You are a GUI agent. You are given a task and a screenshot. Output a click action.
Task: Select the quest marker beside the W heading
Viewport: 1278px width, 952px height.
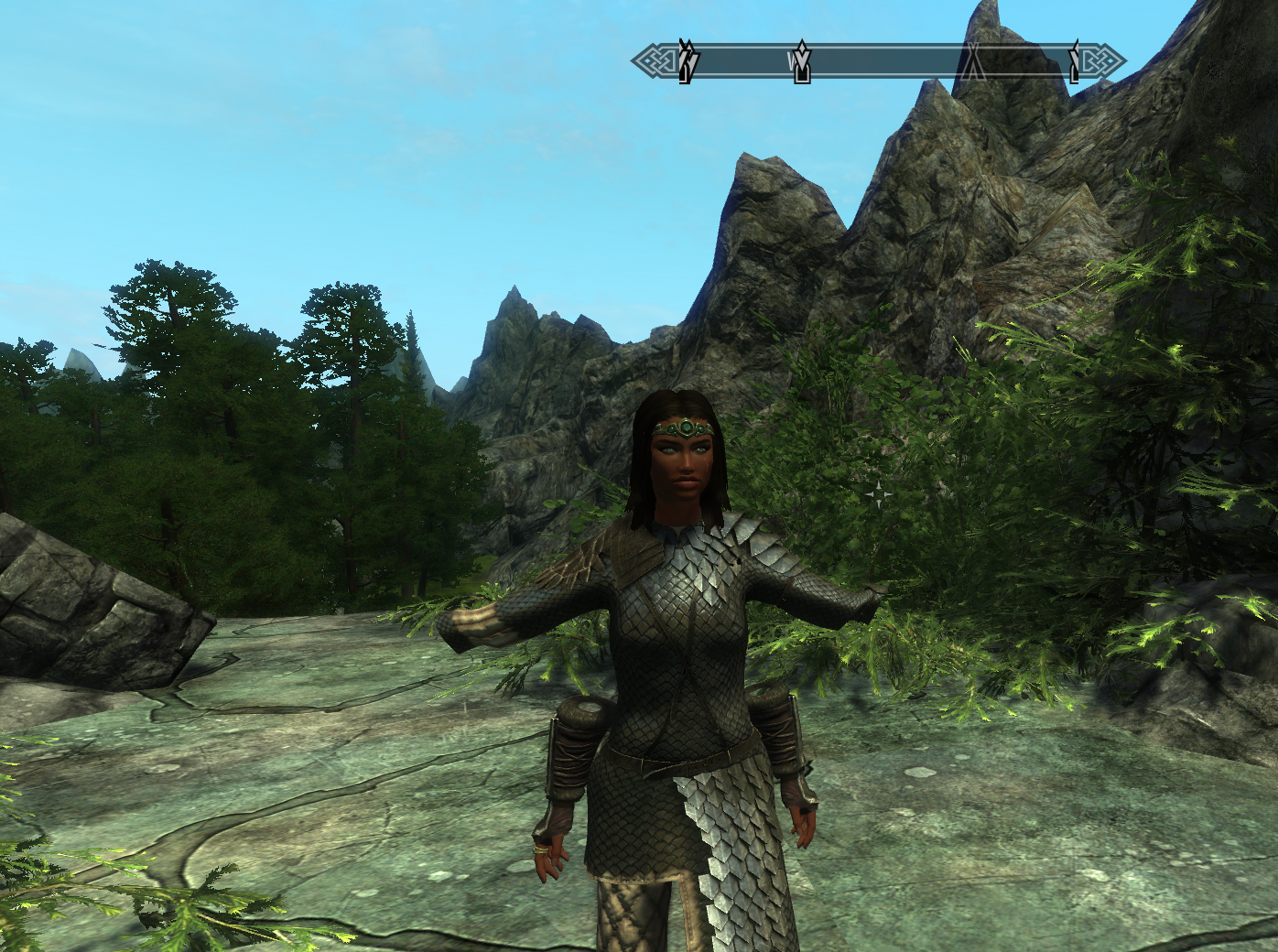point(802,60)
